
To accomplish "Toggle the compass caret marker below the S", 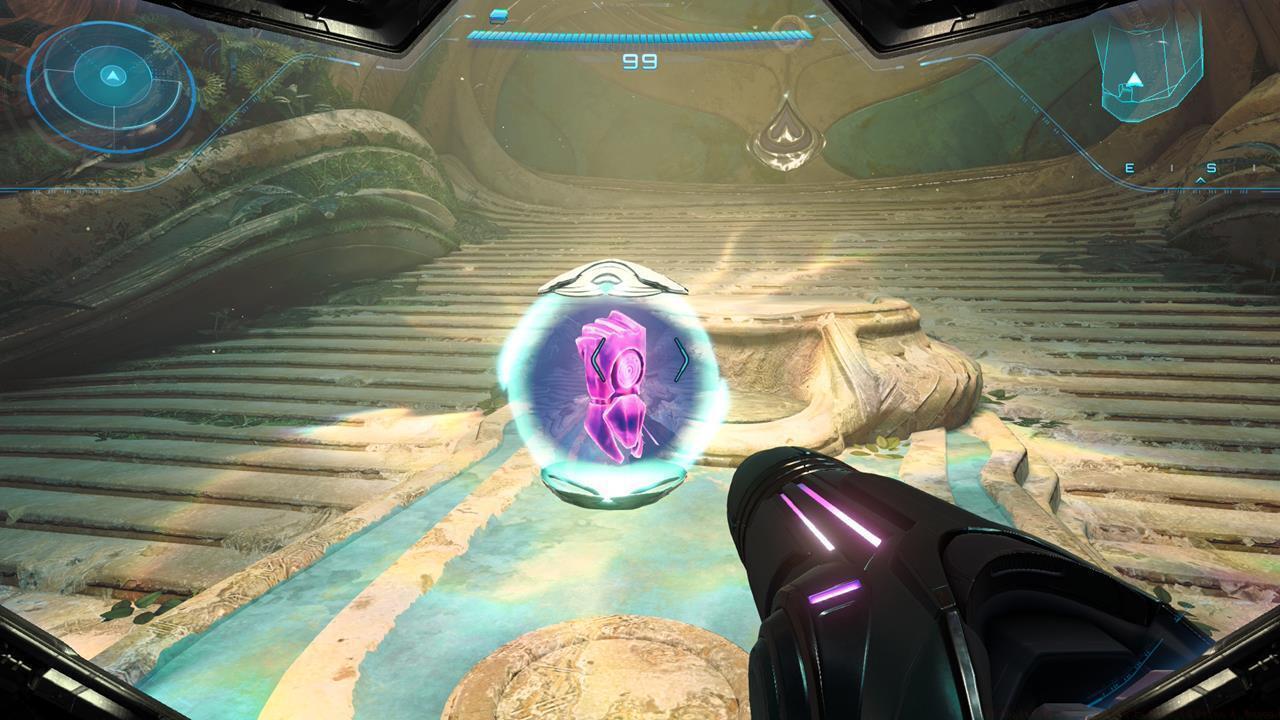I will [x=1201, y=182].
